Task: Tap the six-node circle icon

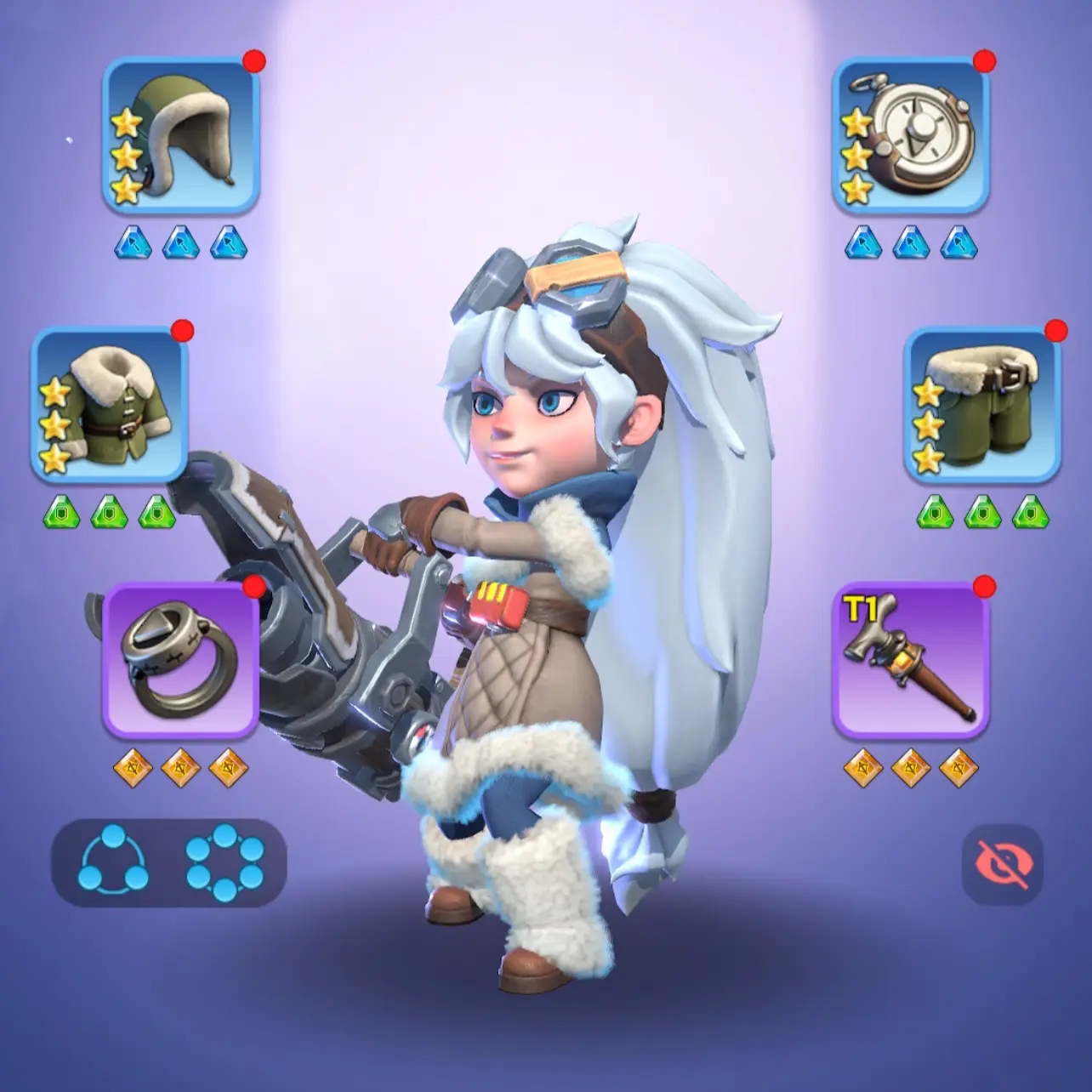Action: tap(225, 862)
